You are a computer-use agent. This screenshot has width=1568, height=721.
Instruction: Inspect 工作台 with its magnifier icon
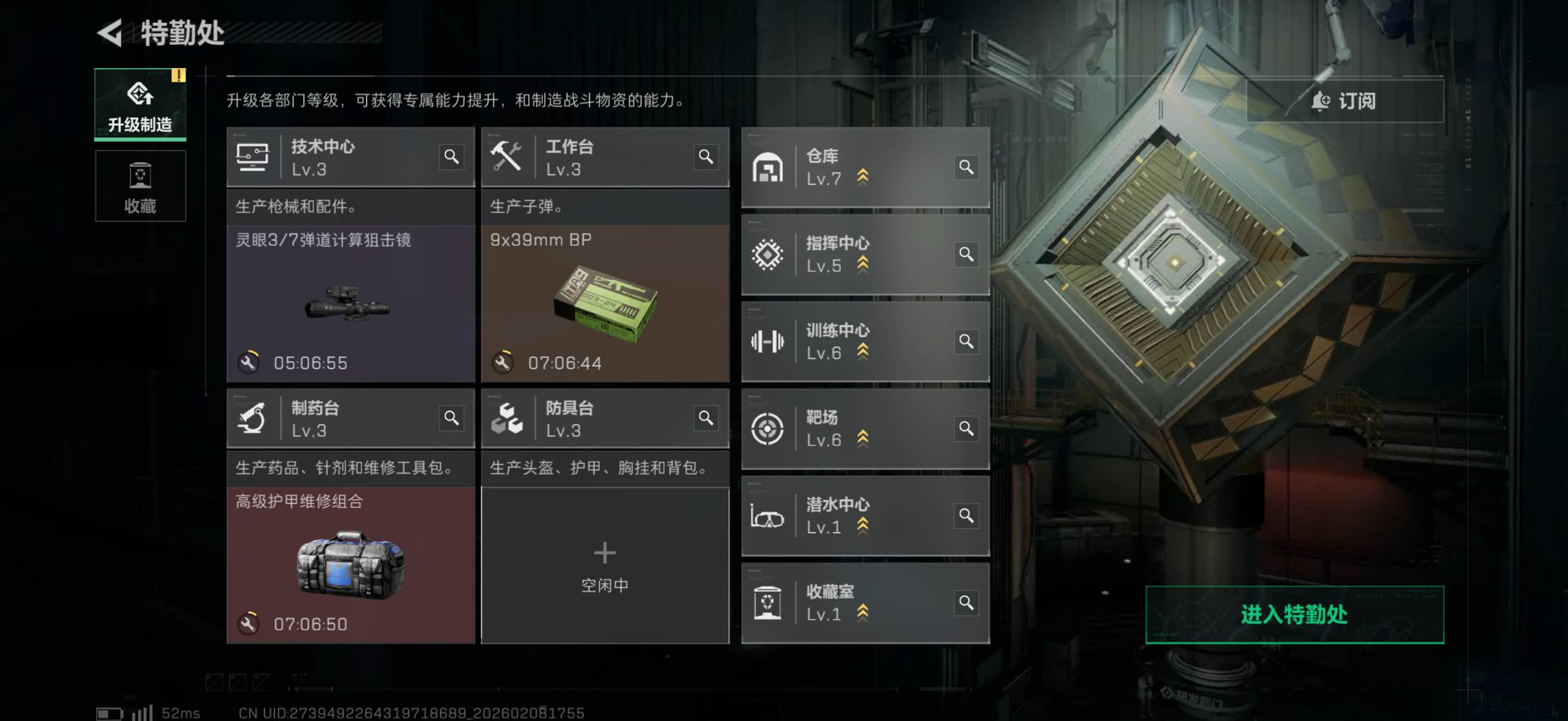[x=706, y=157]
